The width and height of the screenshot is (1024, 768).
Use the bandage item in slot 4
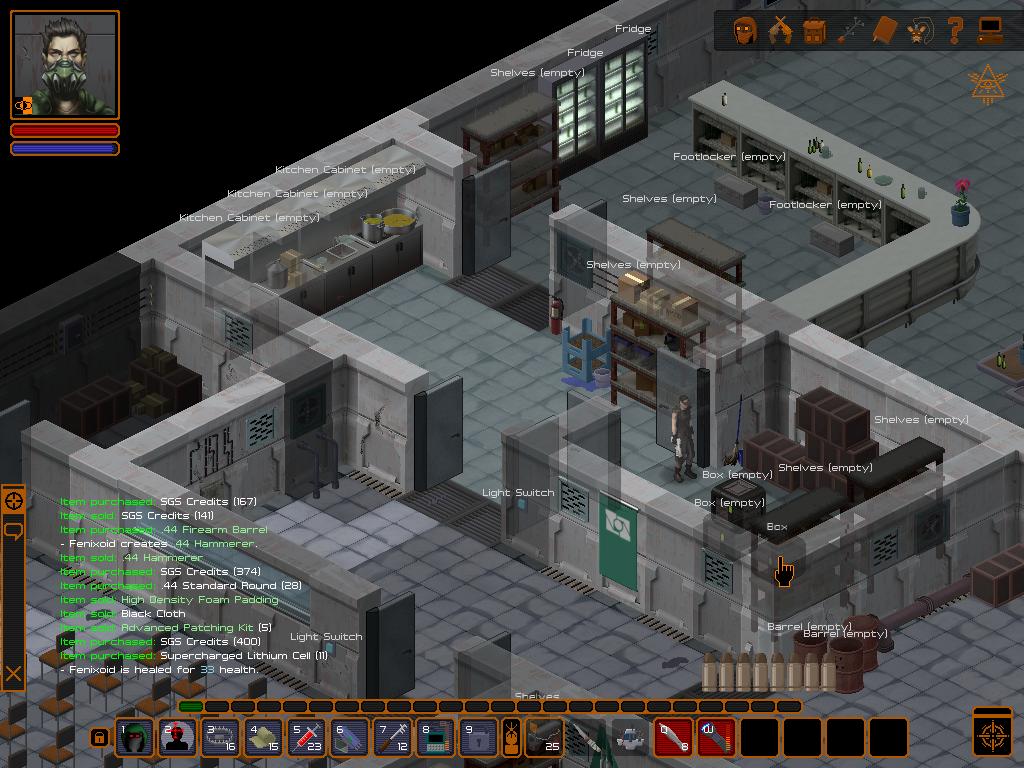(263, 738)
